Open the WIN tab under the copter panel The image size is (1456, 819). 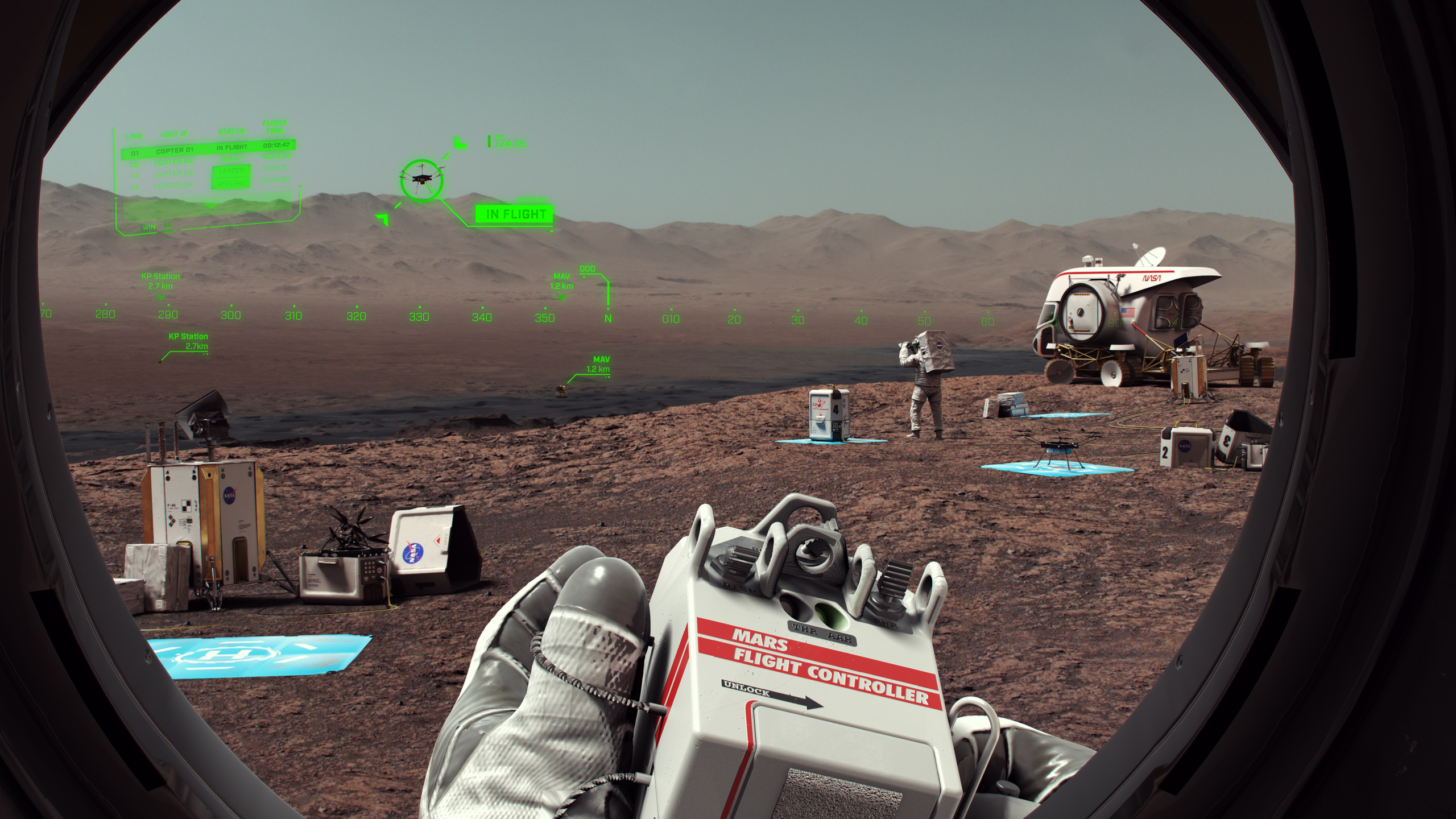[x=149, y=227]
